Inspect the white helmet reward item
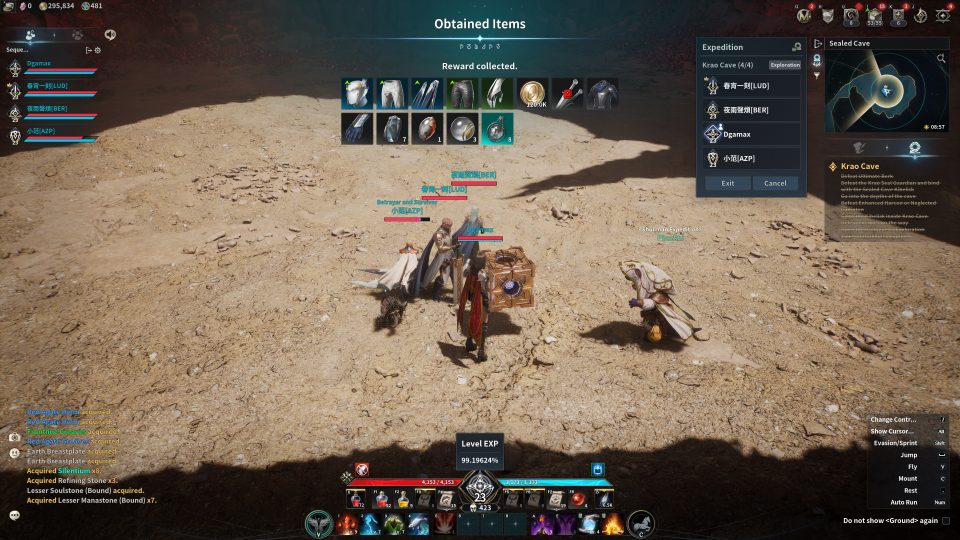The height and width of the screenshot is (540, 960). click(x=357, y=94)
